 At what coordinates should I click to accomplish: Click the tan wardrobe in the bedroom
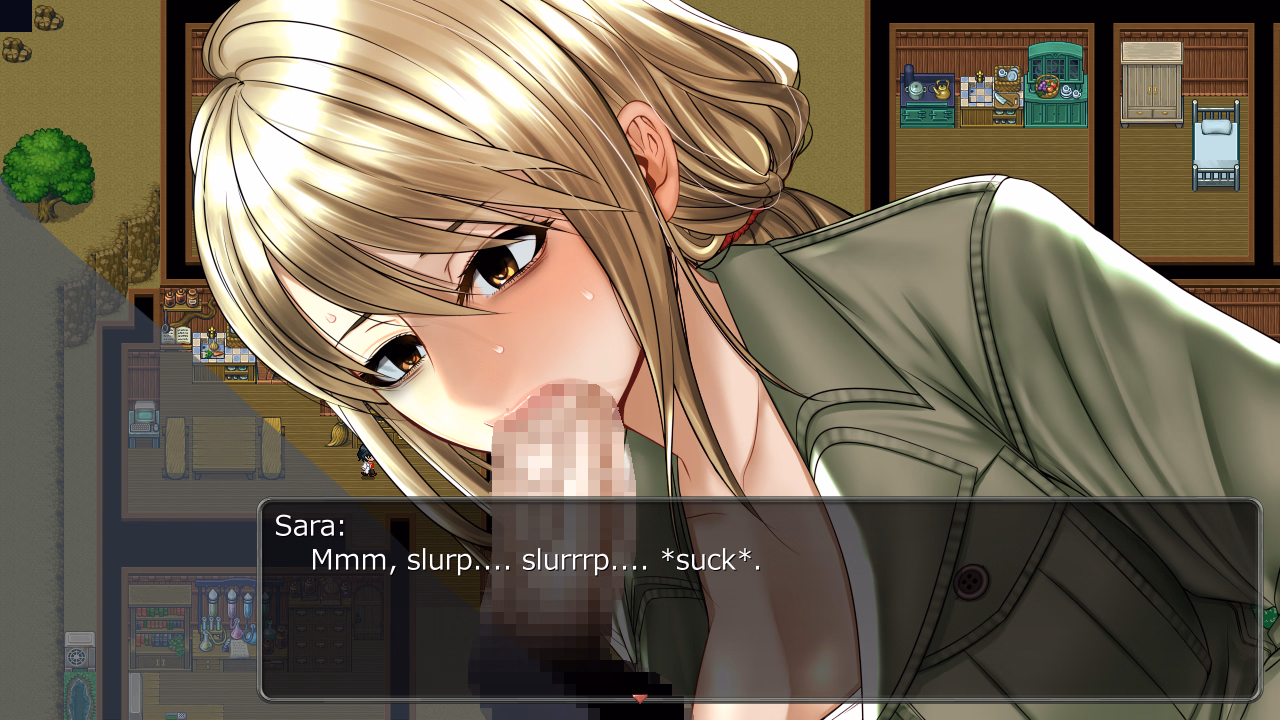click(x=1150, y=82)
